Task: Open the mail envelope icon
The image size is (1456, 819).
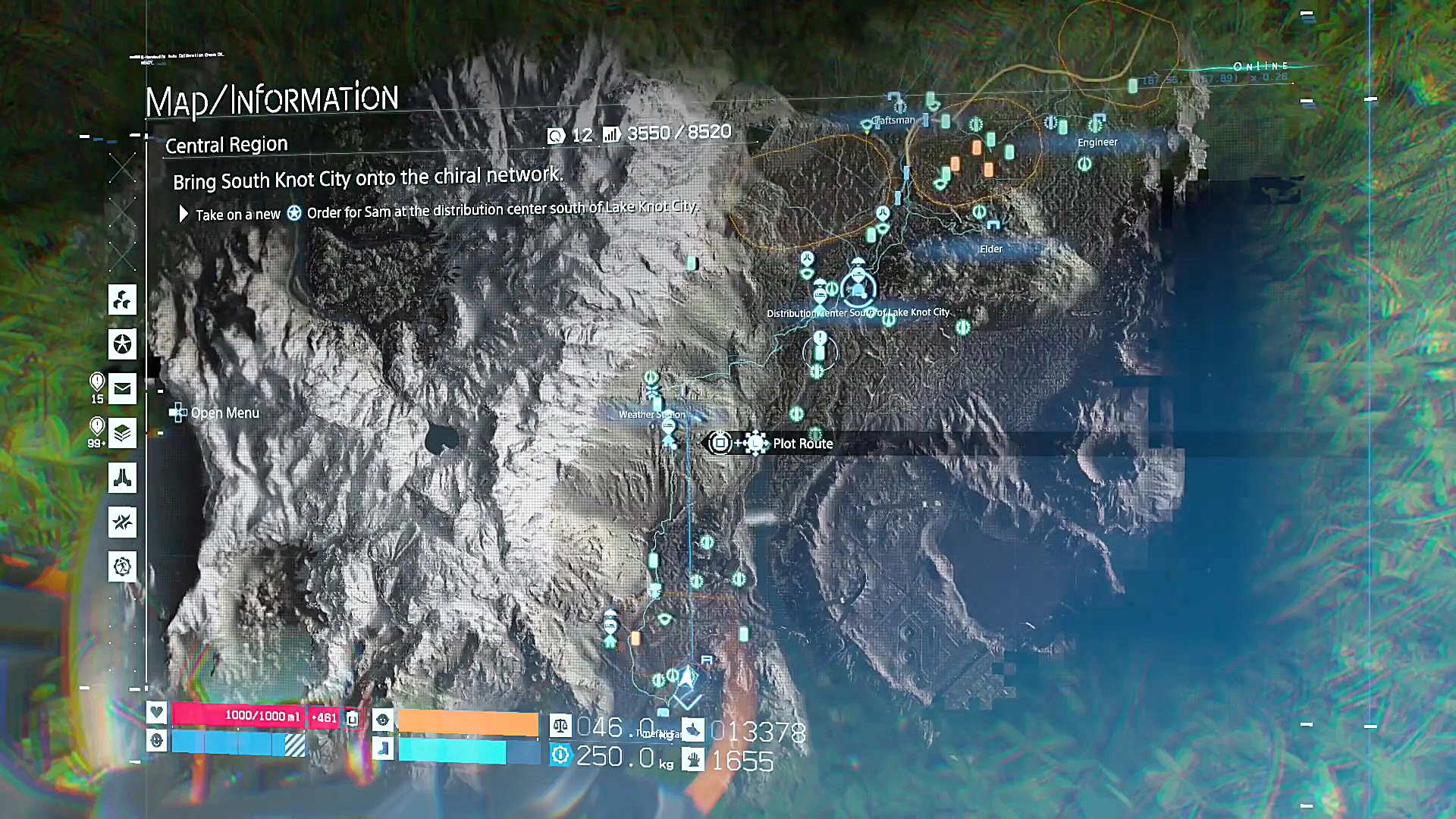Action: (x=122, y=389)
